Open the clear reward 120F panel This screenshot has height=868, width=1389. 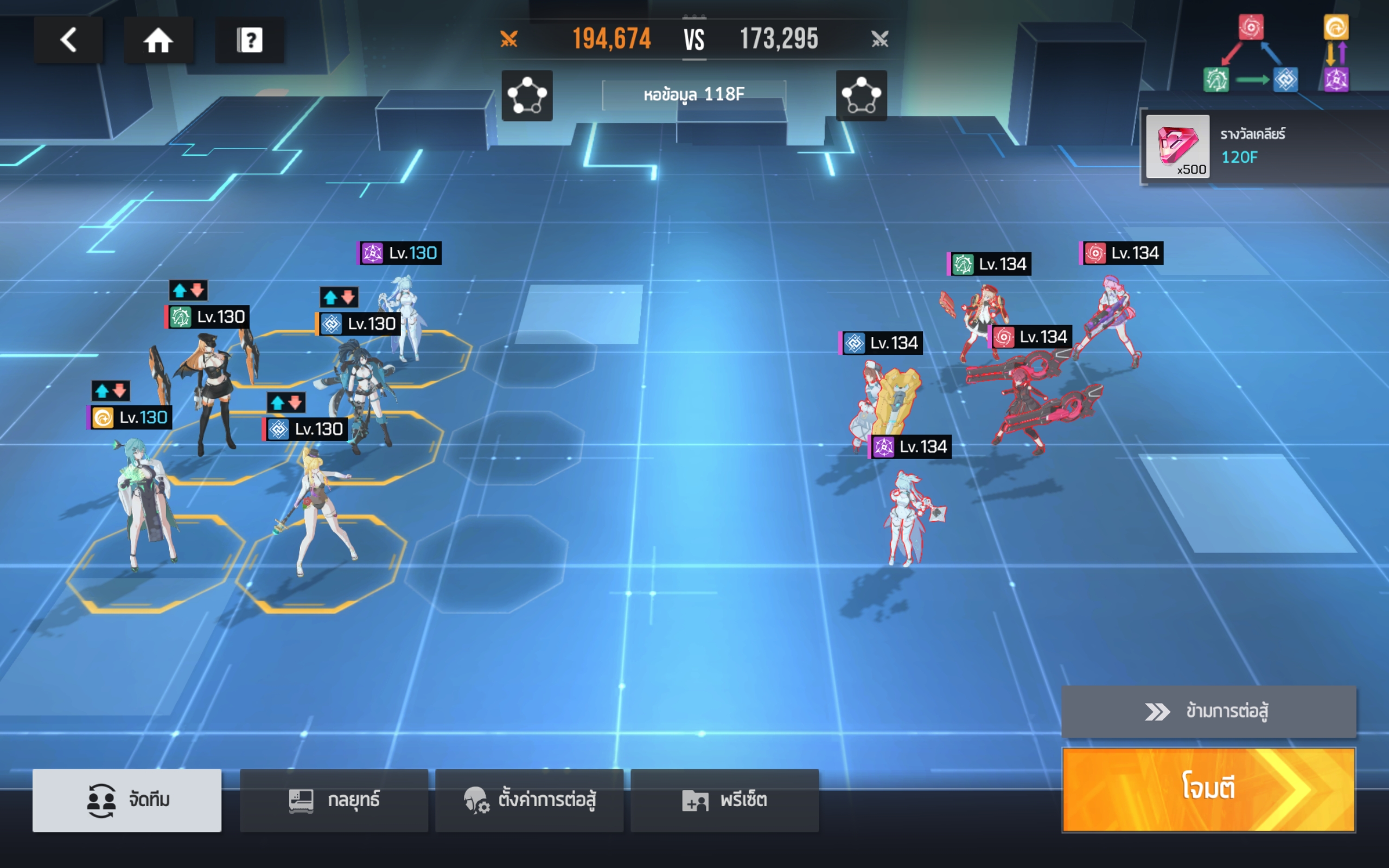click(x=1263, y=146)
